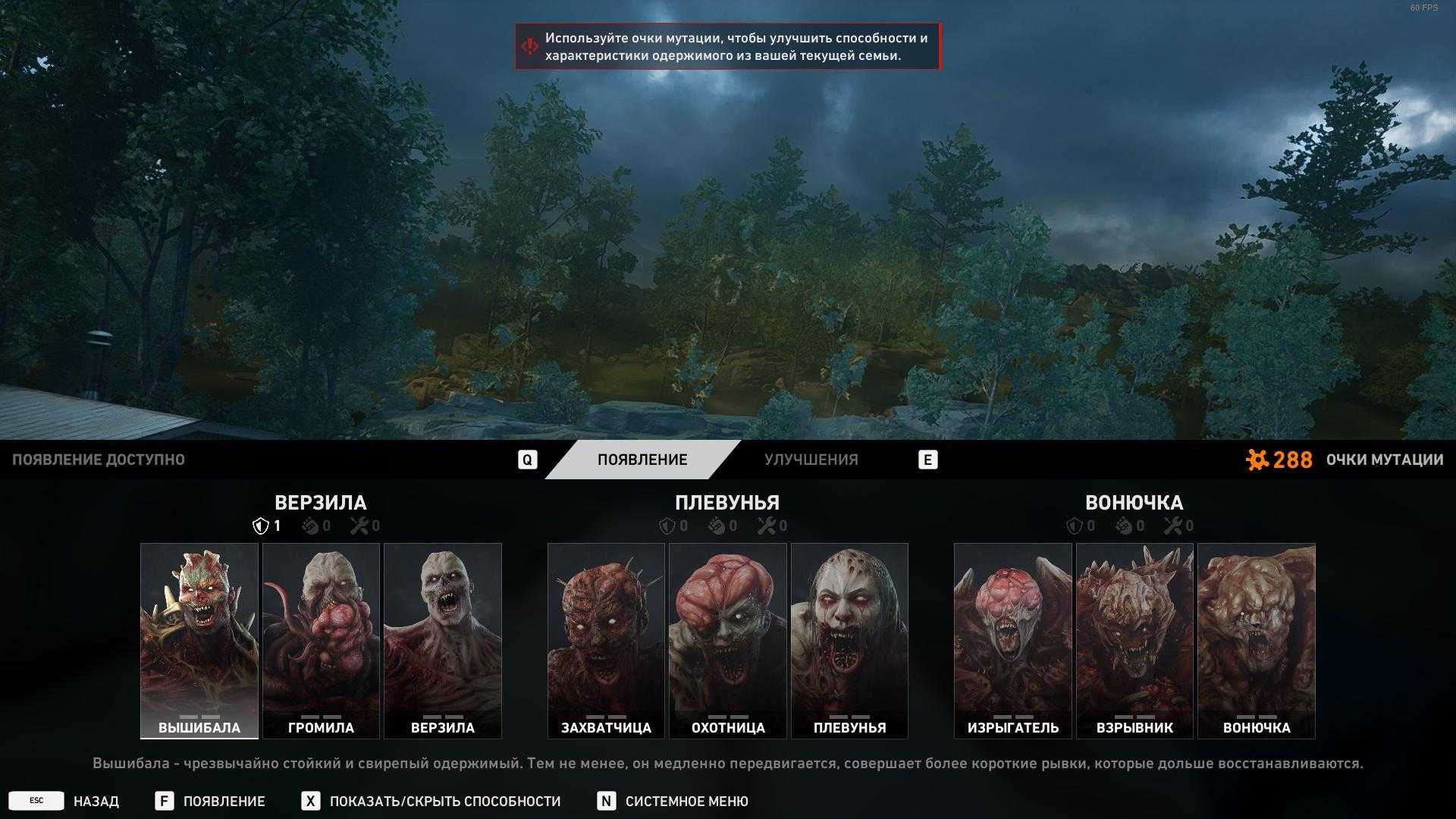This screenshot has width=1456, height=819.
Task: Pick the Плевунья character card
Action: pyautogui.click(x=849, y=640)
